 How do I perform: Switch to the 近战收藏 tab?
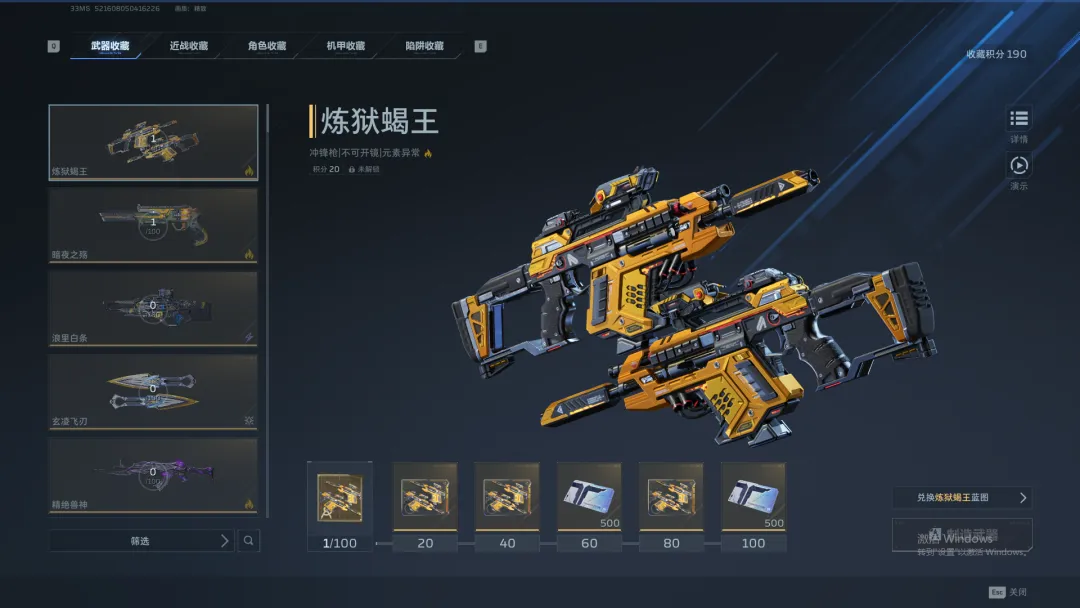tap(188, 46)
